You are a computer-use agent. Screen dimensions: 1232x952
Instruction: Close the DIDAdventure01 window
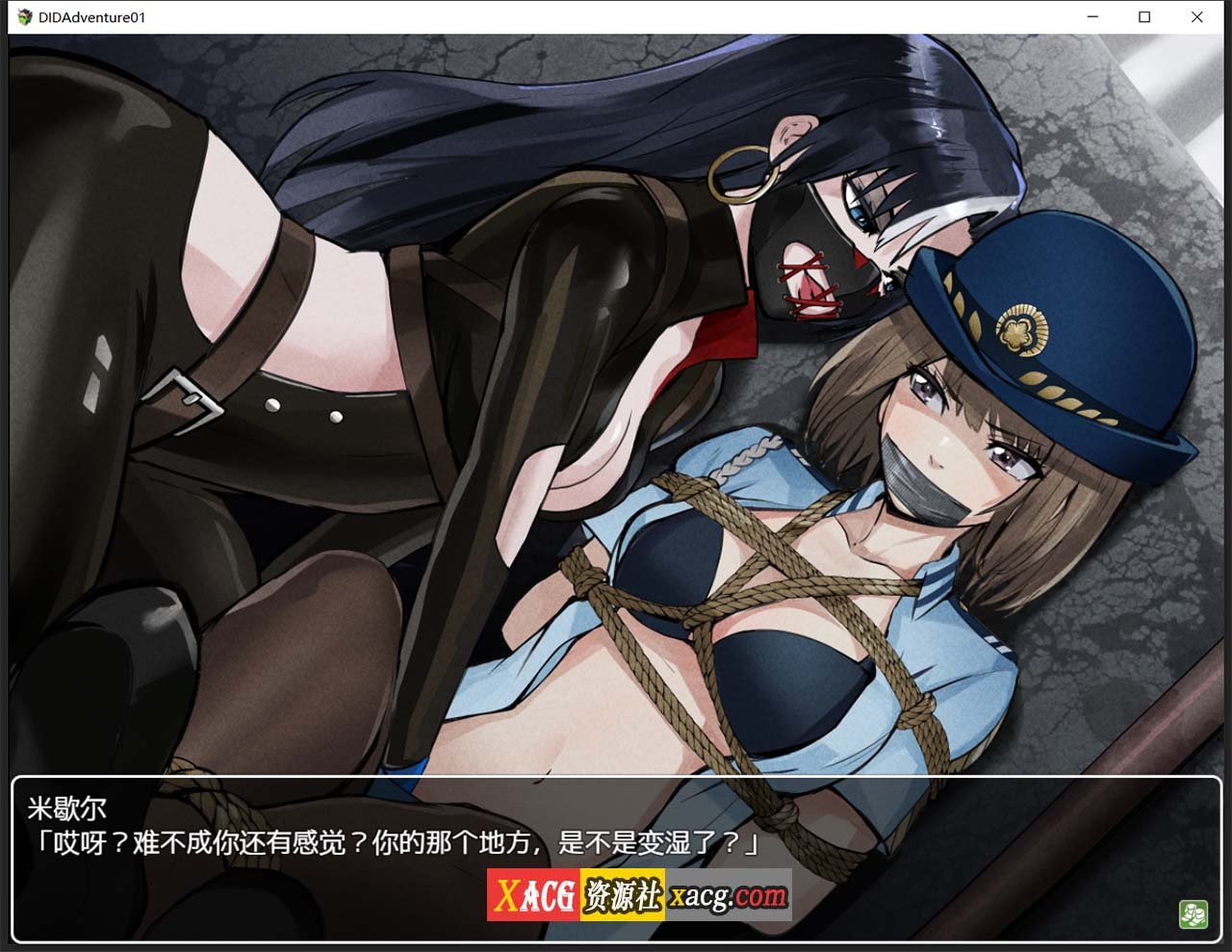[x=1196, y=16]
